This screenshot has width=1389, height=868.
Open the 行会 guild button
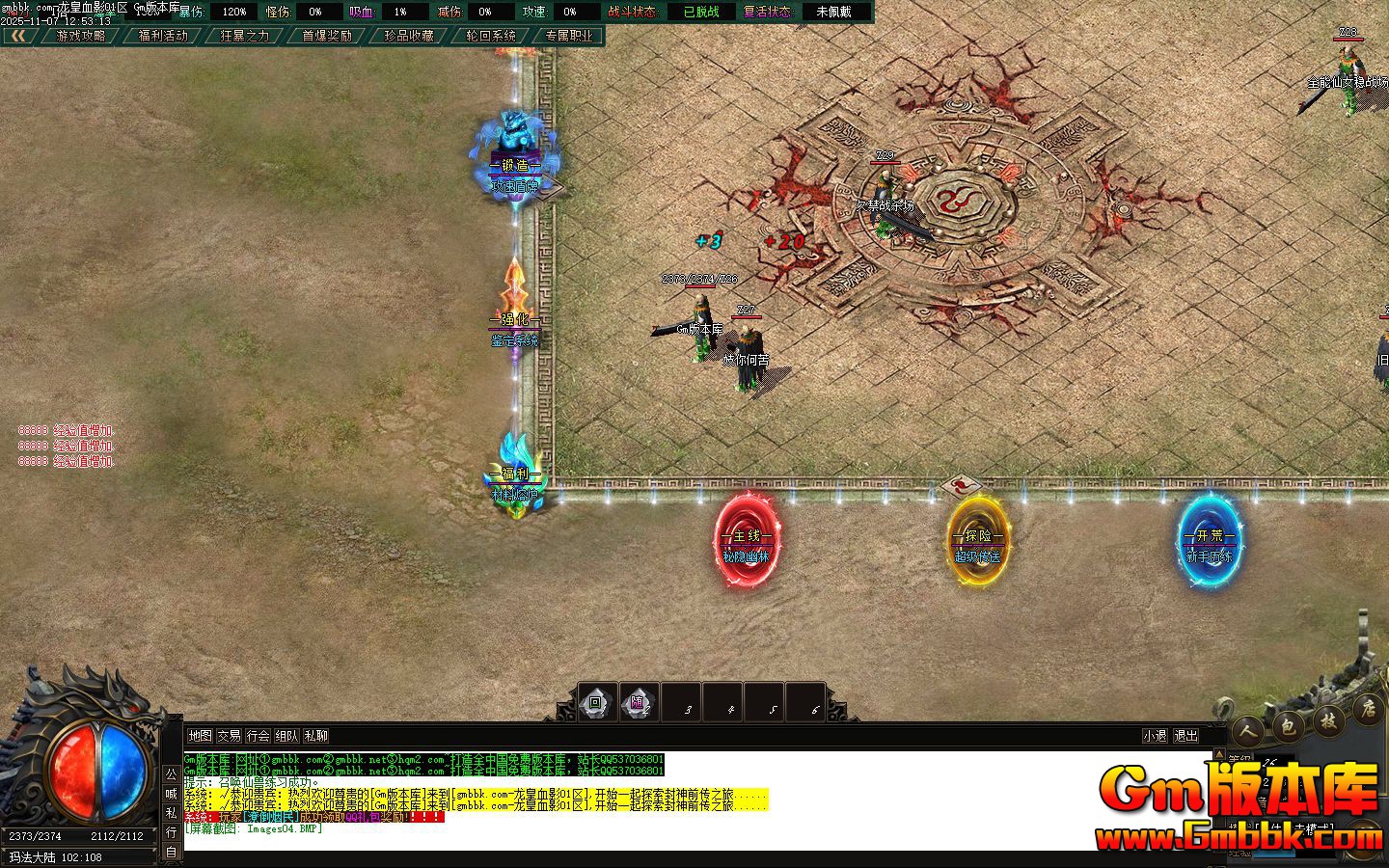pyautogui.click(x=258, y=736)
